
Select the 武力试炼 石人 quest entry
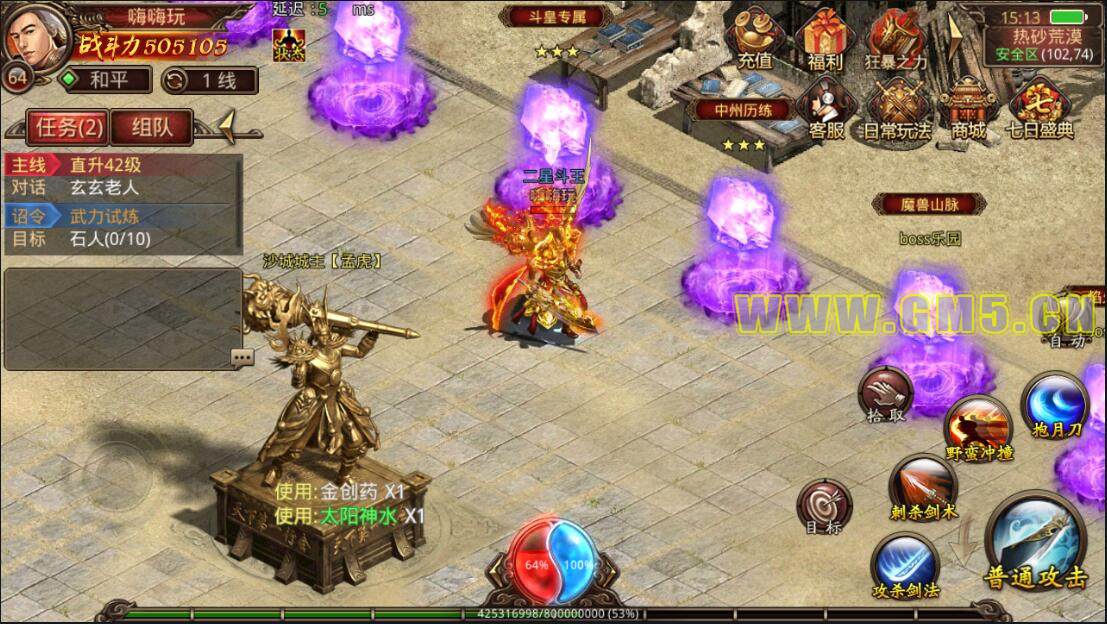tap(122, 227)
